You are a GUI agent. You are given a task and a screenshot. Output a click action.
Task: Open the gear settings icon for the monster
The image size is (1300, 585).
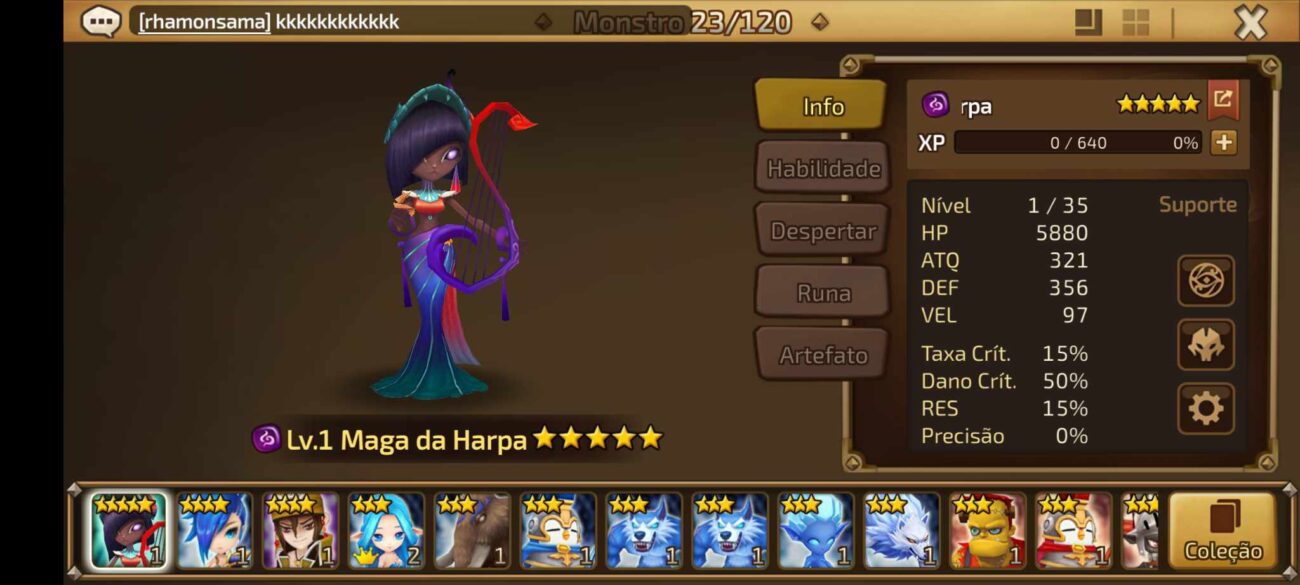[1205, 408]
